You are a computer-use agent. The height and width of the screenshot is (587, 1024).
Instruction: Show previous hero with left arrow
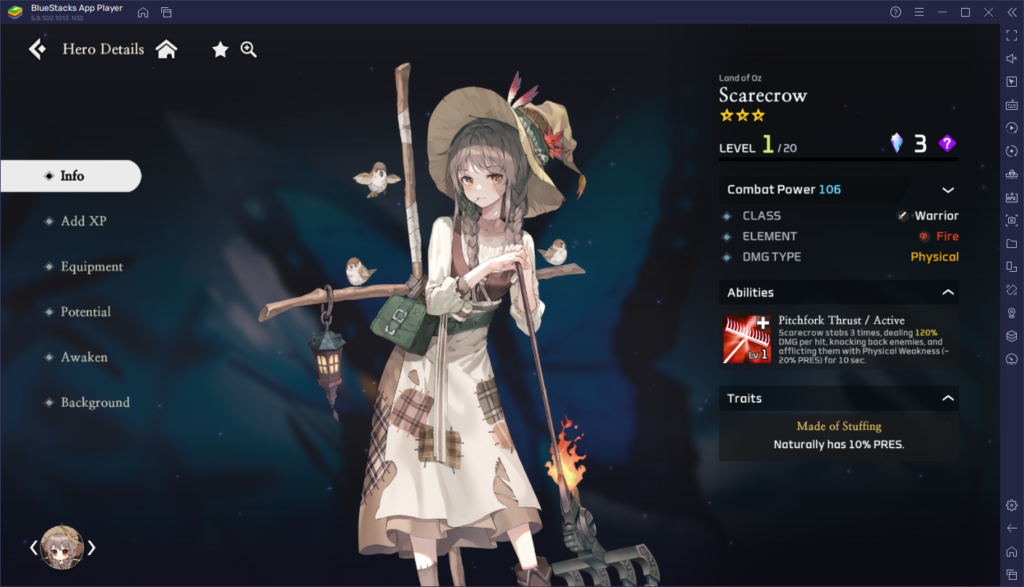[x=33, y=547]
